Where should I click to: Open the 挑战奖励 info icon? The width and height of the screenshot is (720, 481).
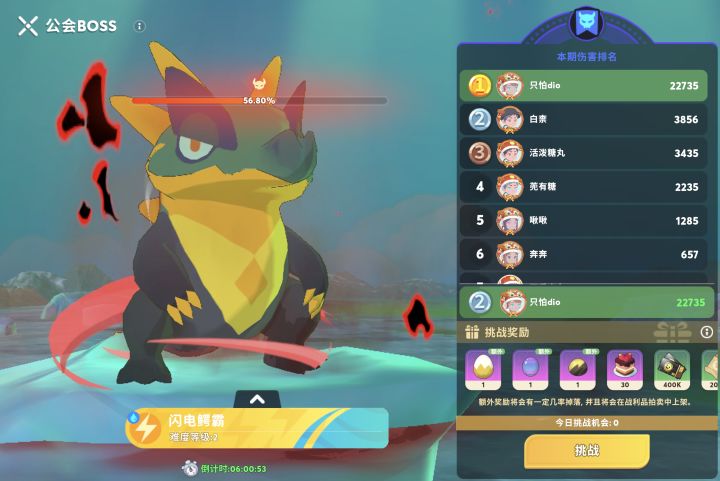click(706, 332)
